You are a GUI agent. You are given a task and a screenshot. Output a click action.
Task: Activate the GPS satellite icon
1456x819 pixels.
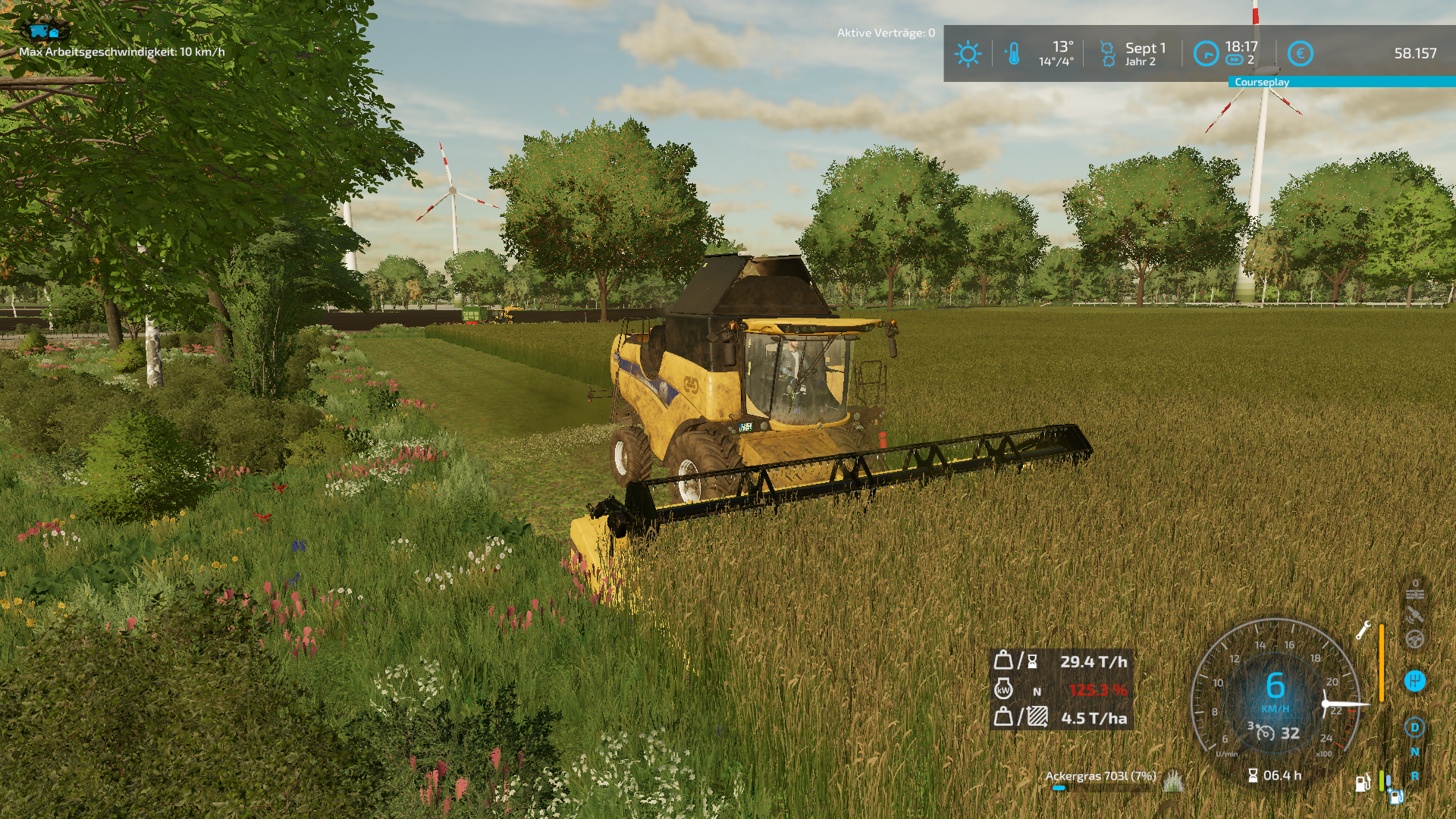click(1414, 615)
